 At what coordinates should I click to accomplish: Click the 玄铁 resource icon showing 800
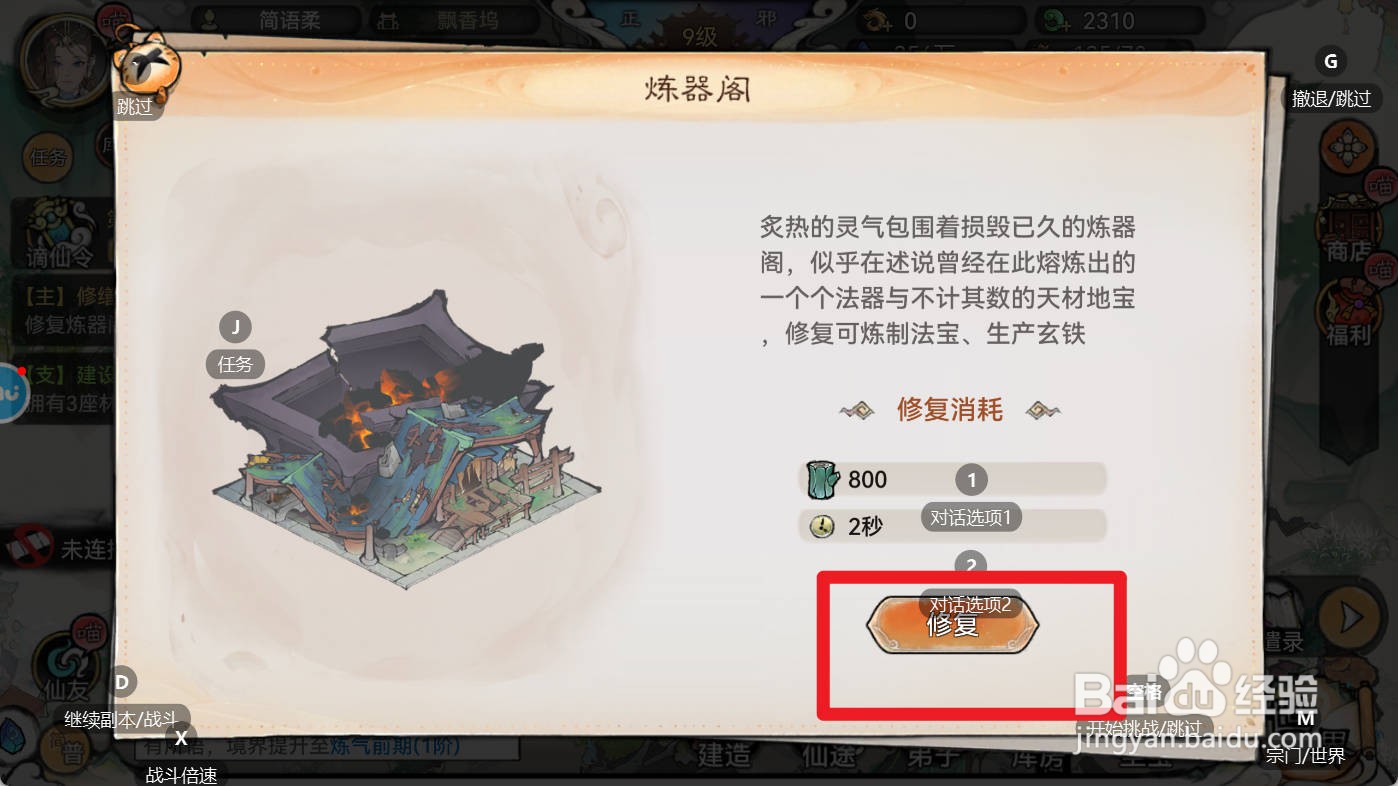[822, 479]
